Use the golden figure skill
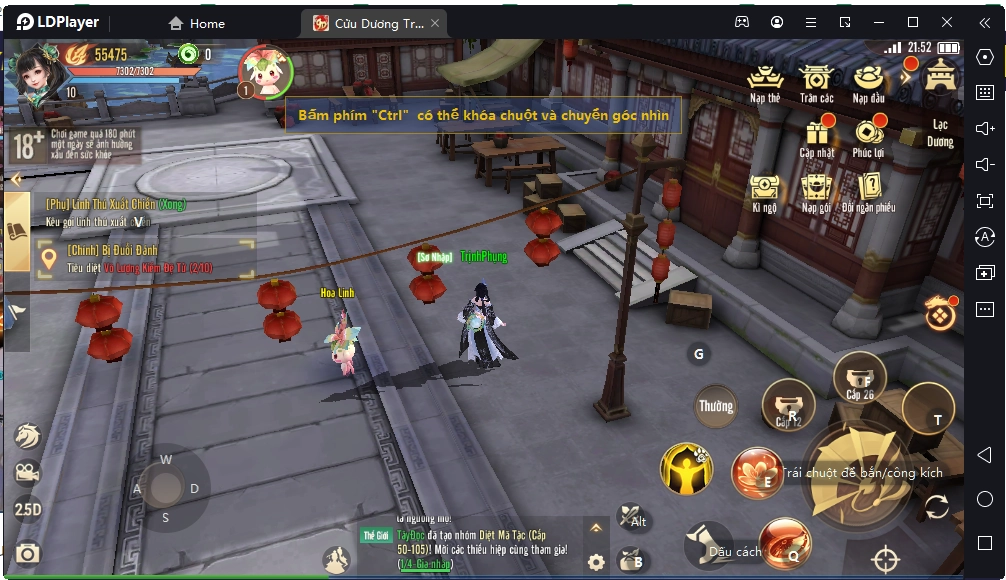Image resolution: width=1006 pixels, height=580 pixels. (685, 469)
